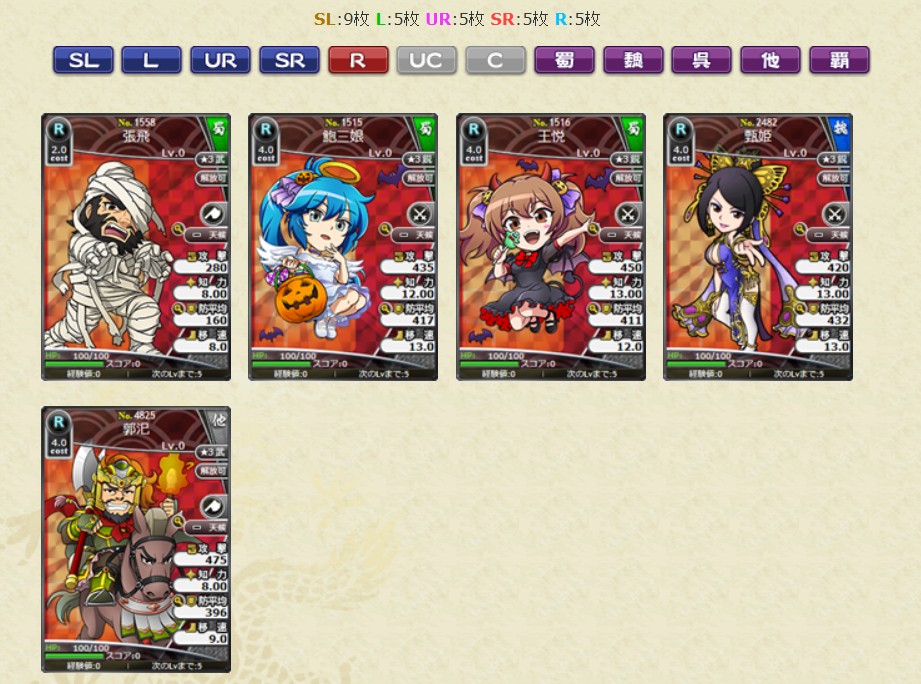Show 魏 faction cards
Image resolution: width=921 pixels, height=684 pixels.
click(633, 60)
